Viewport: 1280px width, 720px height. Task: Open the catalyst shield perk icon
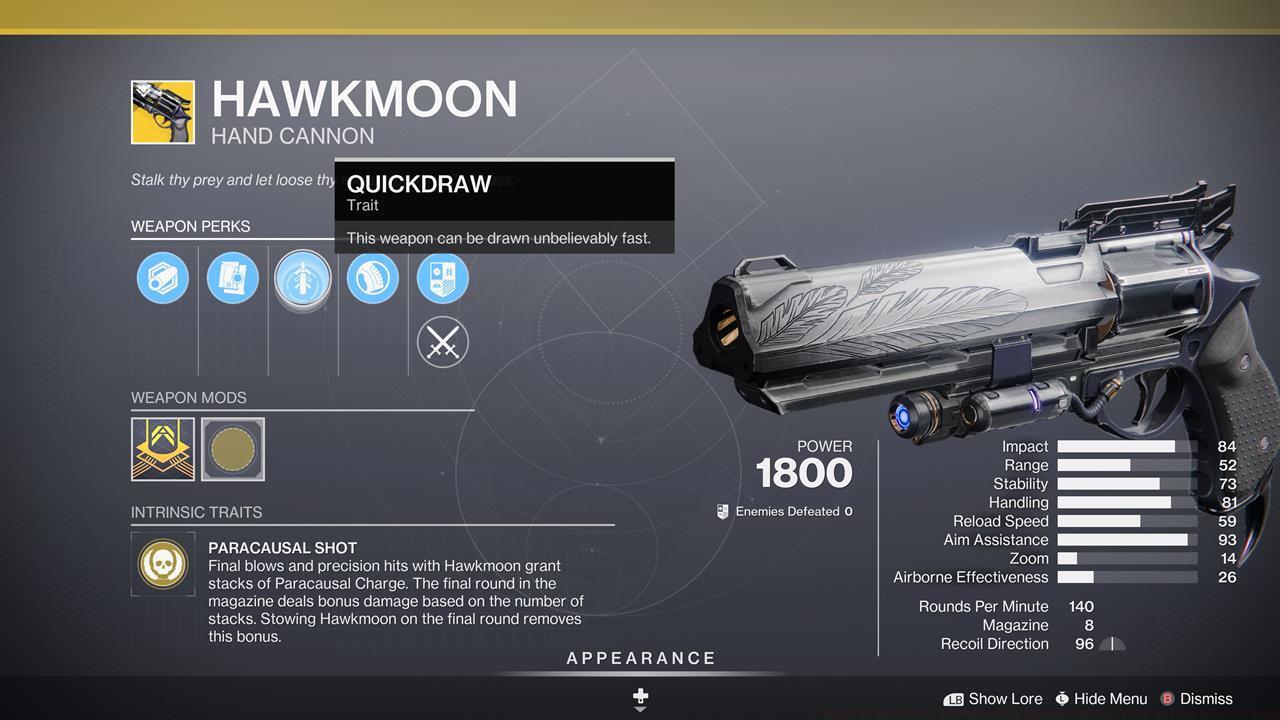click(x=443, y=278)
